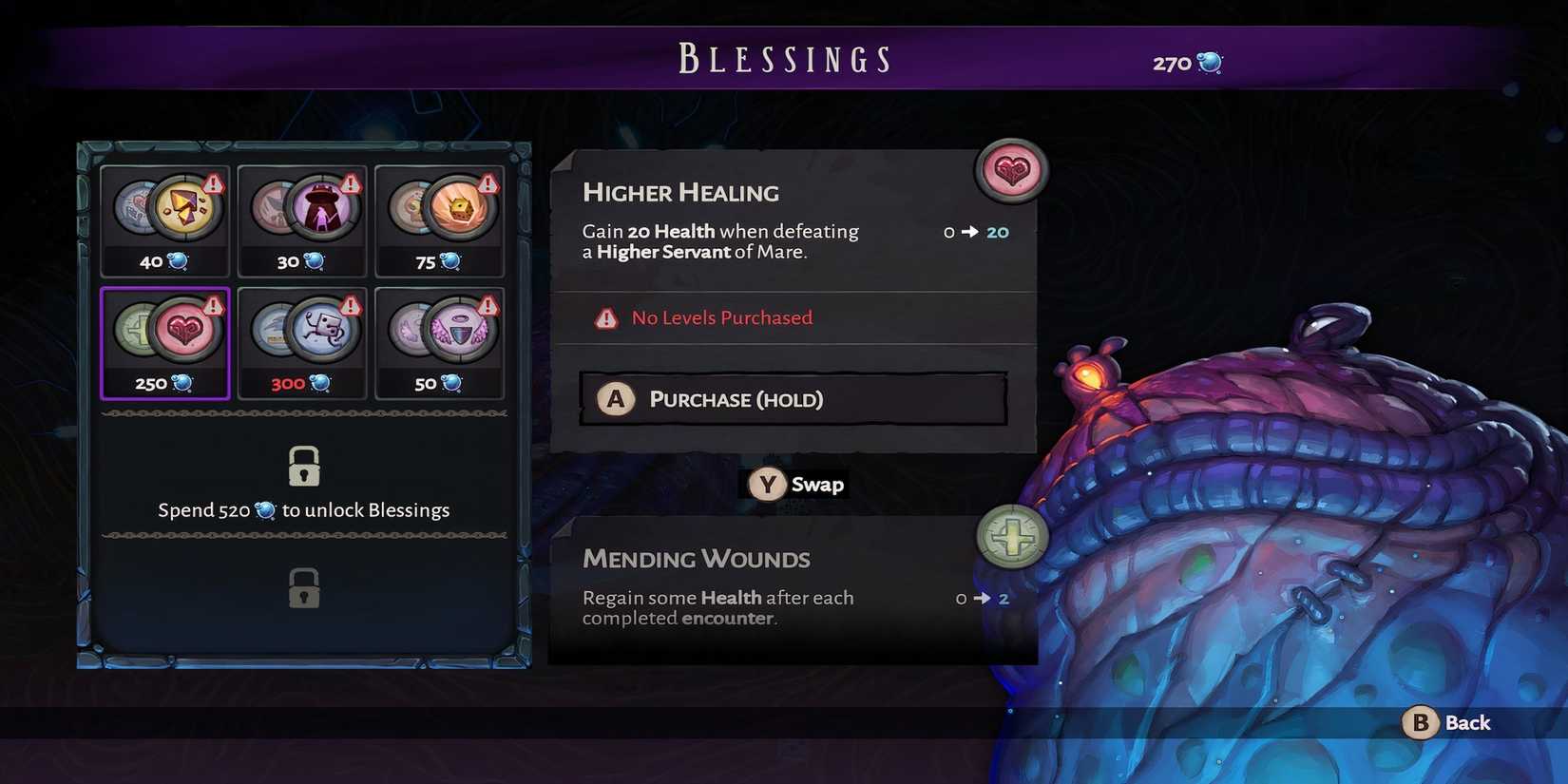This screenshot has height=784, width=1568.
Task: Click the 0 to 20 health progression indicator
Action: (x=976, y=232)
